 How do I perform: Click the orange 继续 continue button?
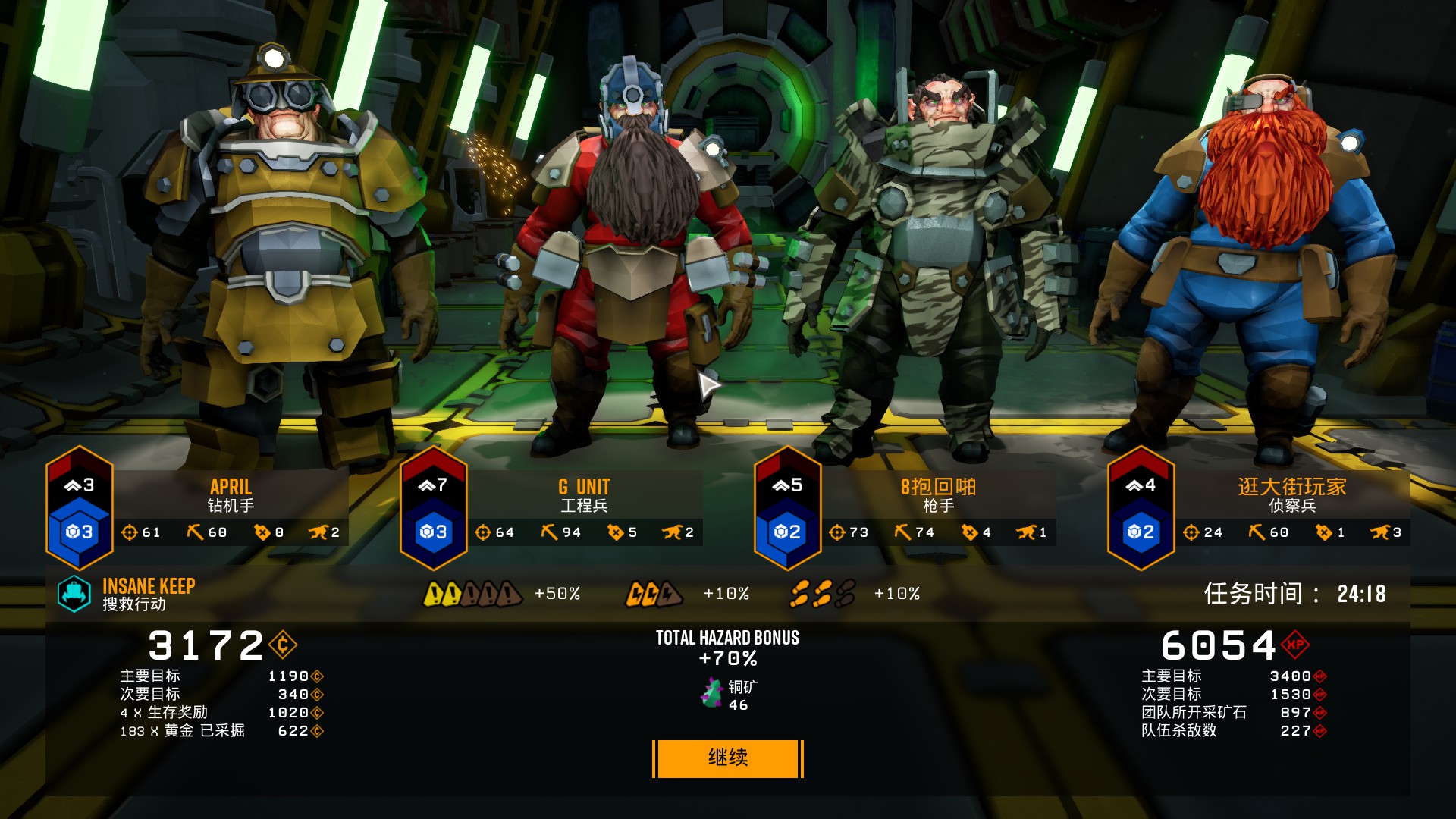pos(727,758)
